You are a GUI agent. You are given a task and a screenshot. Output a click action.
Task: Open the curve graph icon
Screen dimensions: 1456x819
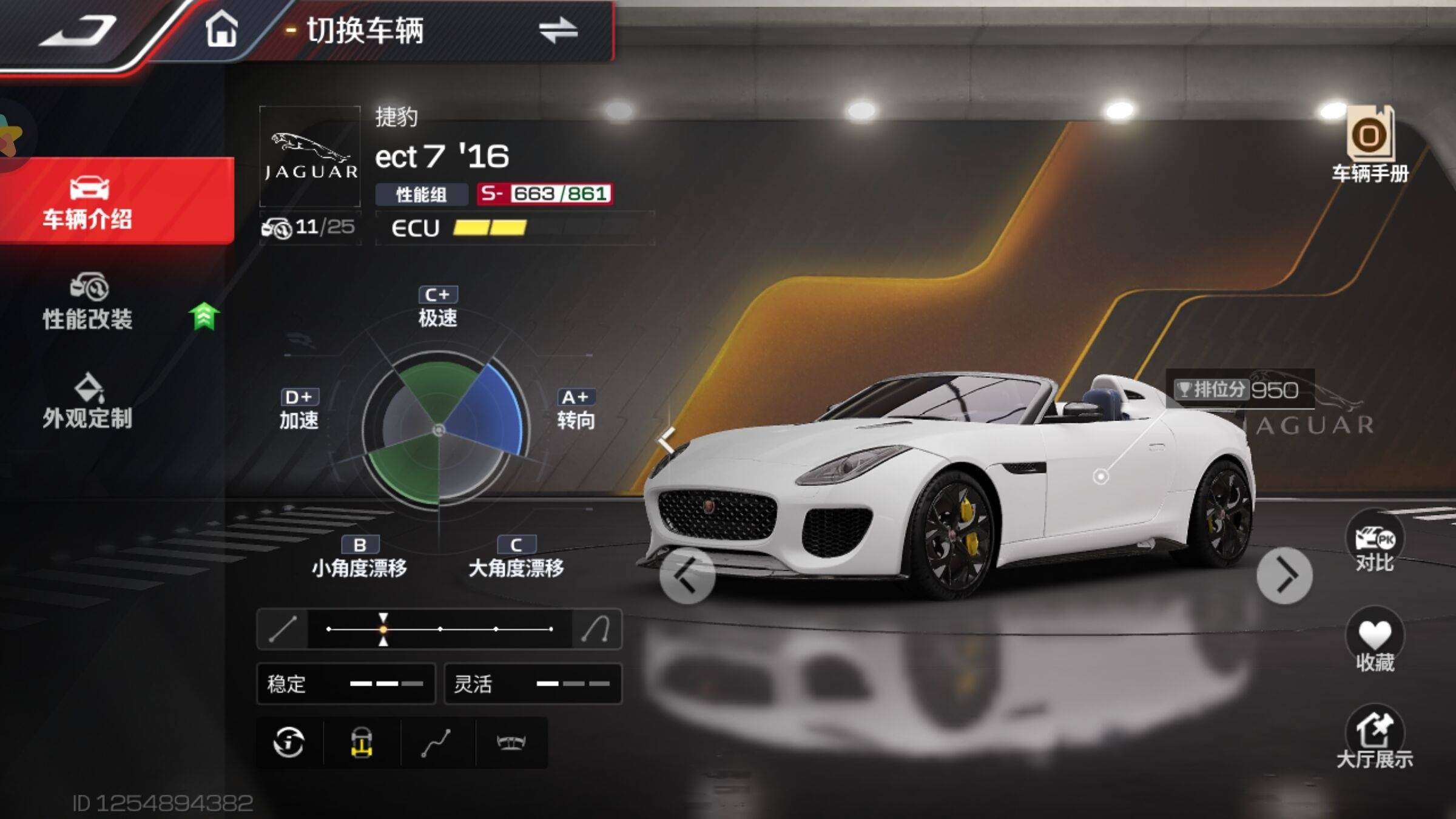coord(436,742)
